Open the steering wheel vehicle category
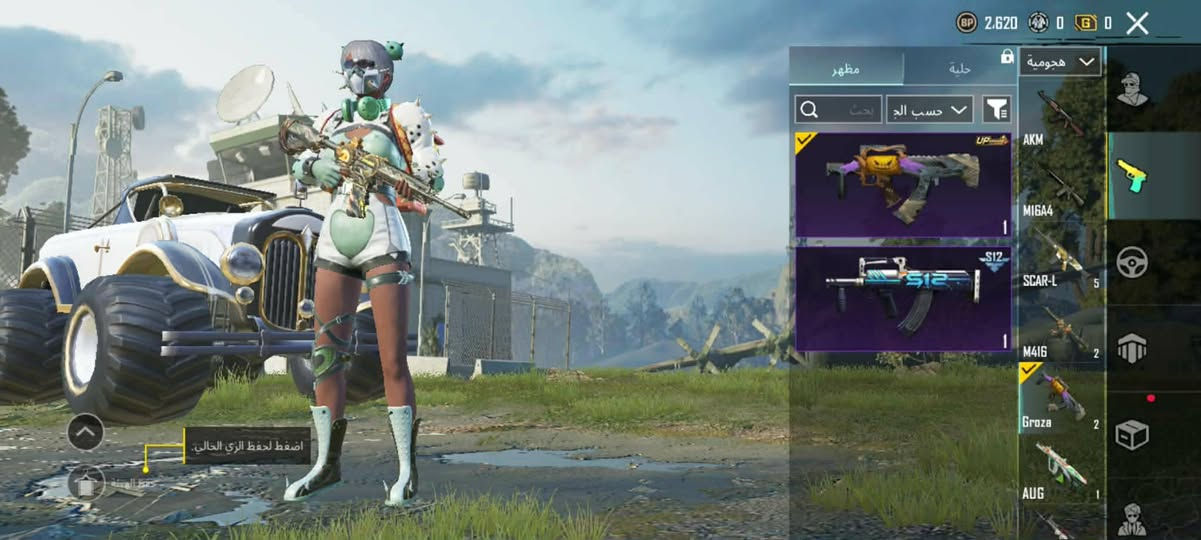Screen dimensions: 1201x540 coord(1133,263)
